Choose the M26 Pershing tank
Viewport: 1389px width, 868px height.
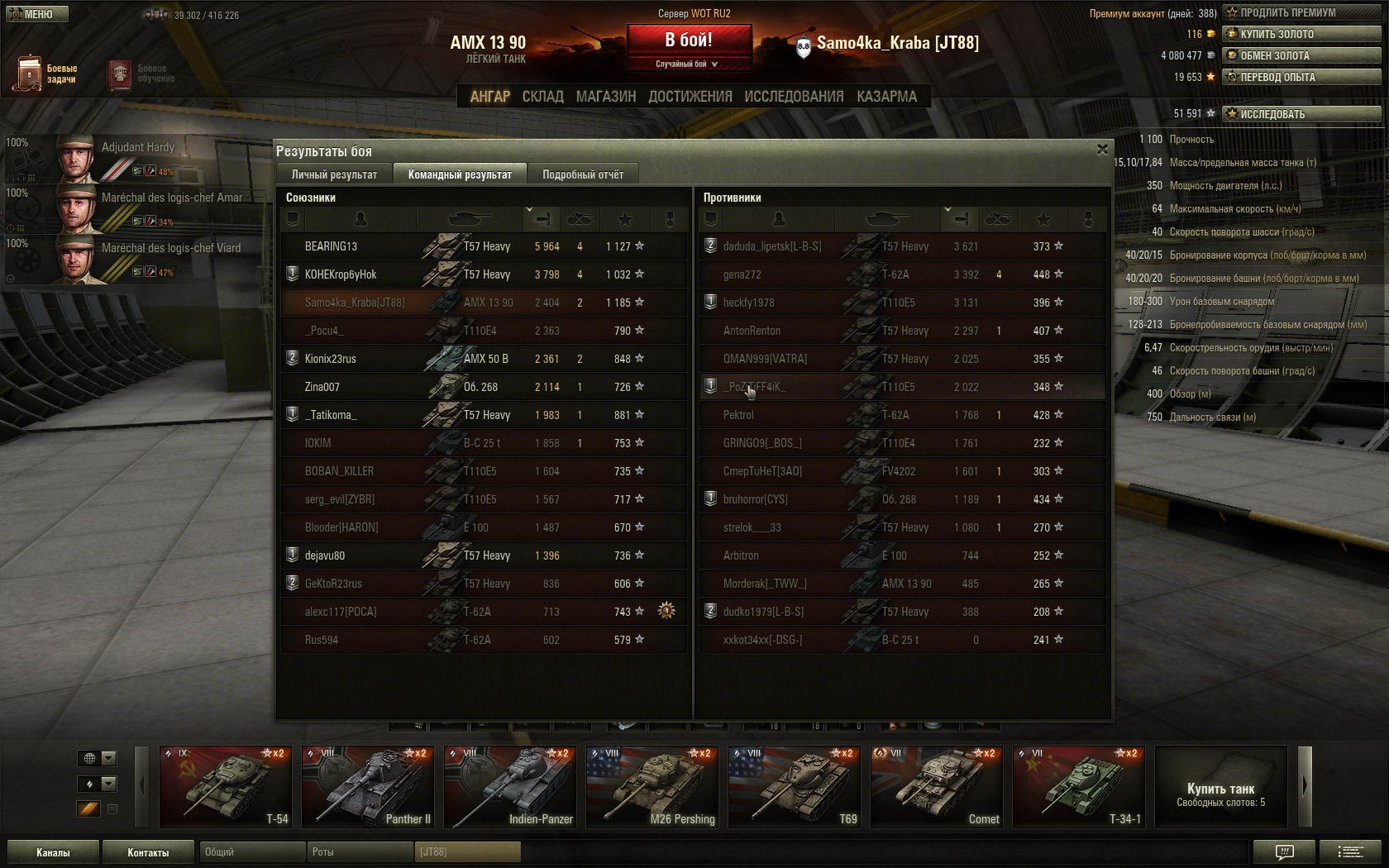tap(652, 786)
